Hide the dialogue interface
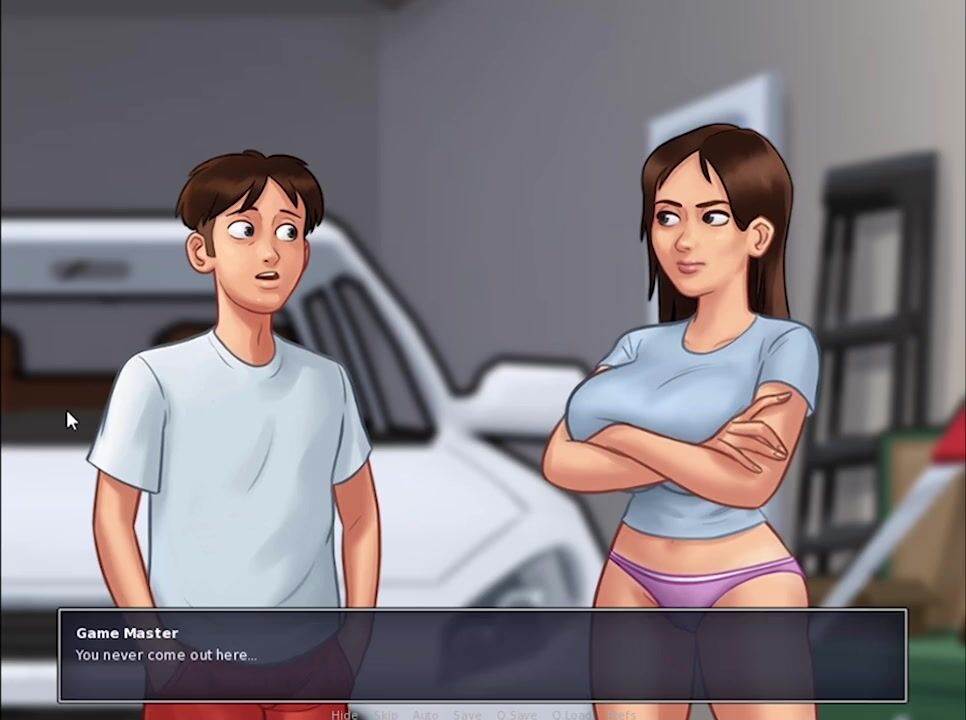The width and height of the screenshot is (966, 720). click(344, 714)
